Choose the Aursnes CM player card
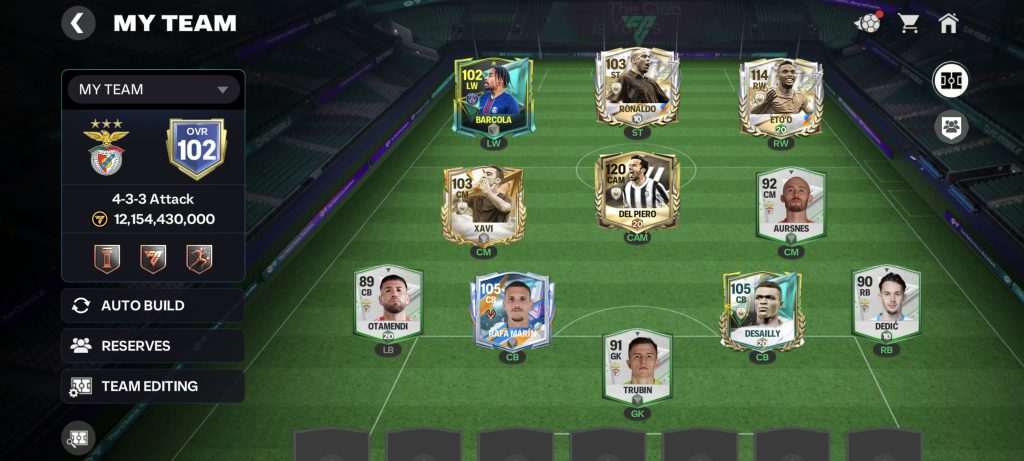Image resolution: width=1024 pixels, height=461 pixels. click(791, 205)
